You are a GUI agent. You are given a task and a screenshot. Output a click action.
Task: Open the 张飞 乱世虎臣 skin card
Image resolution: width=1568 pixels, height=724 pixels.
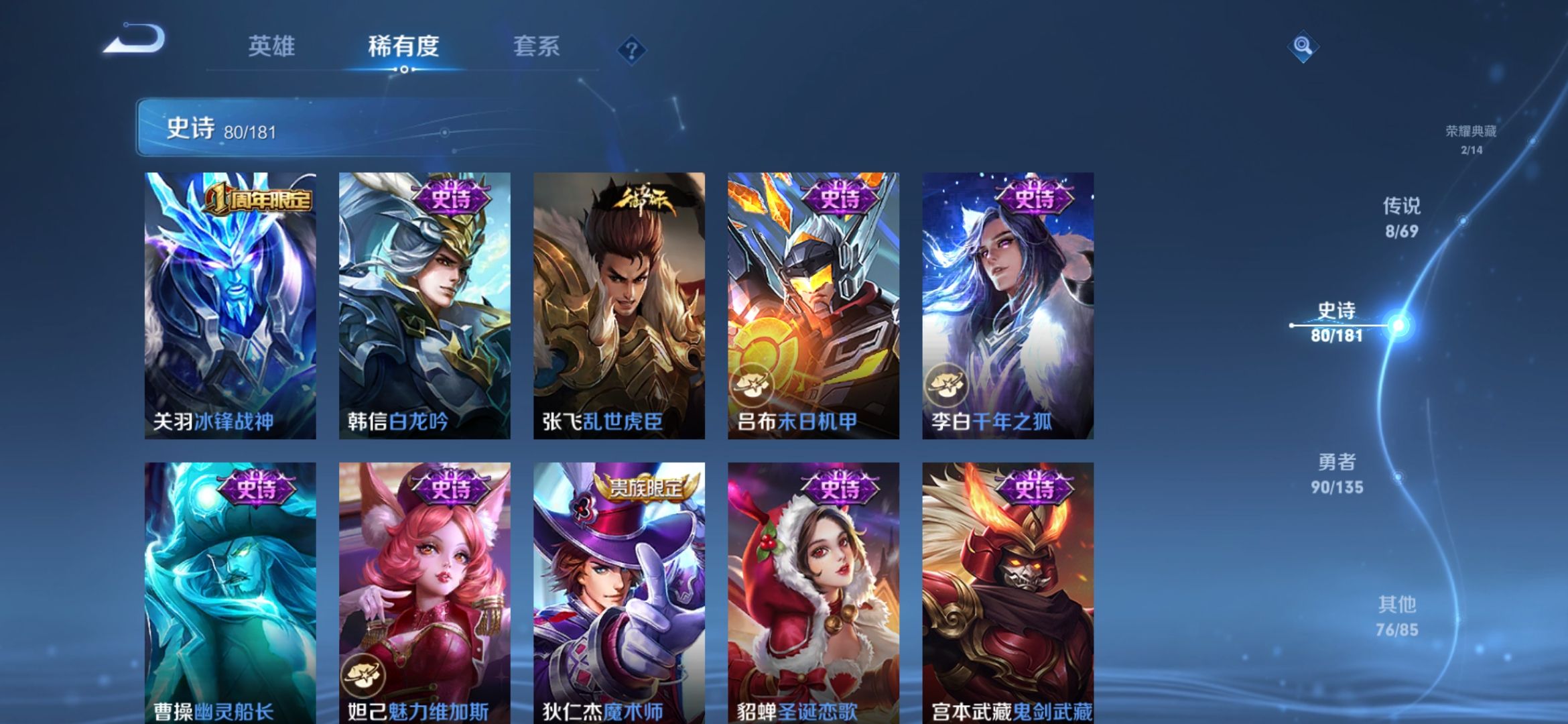[618, 306]
